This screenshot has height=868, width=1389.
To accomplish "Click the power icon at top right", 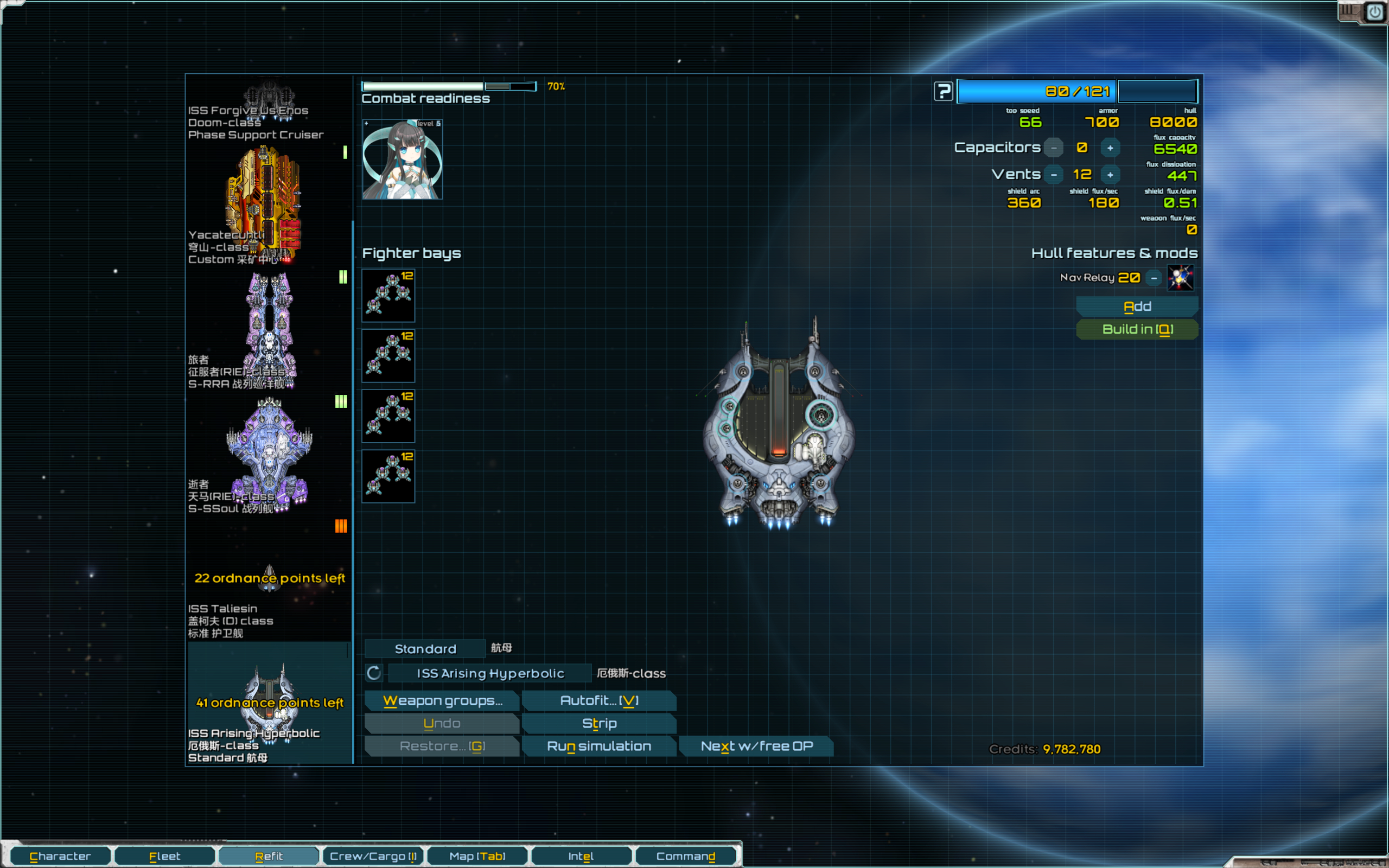I will coord(1375,12).
